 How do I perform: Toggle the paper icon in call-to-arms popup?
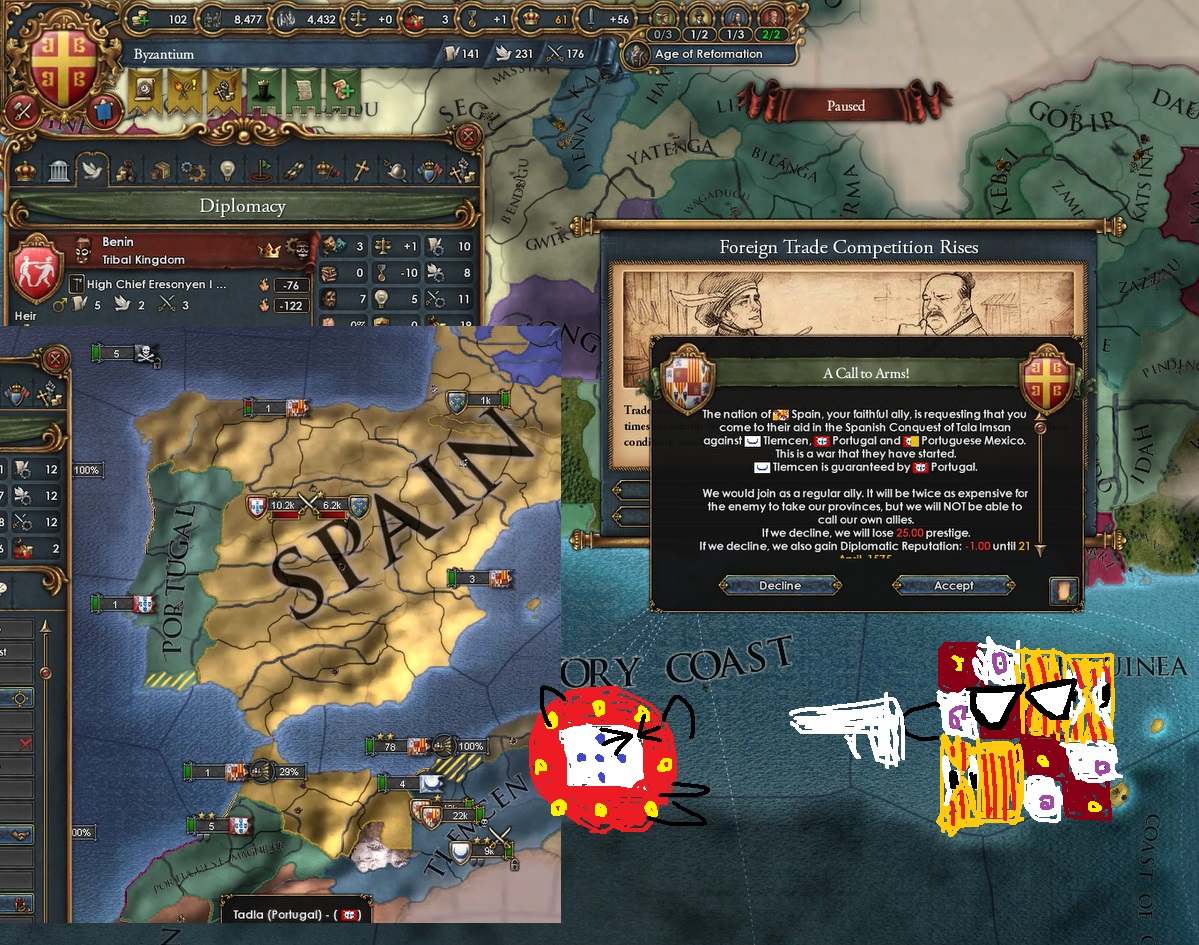pos(1064,590)
